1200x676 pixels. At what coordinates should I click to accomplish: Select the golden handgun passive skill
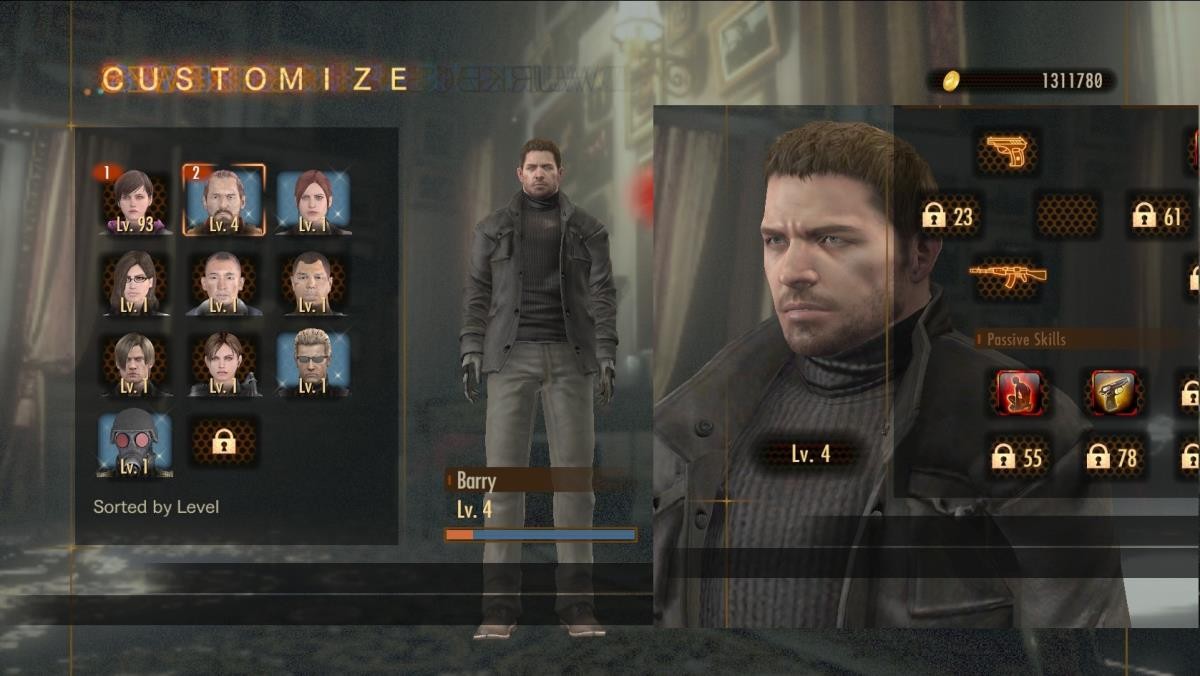coord(1113,392)
